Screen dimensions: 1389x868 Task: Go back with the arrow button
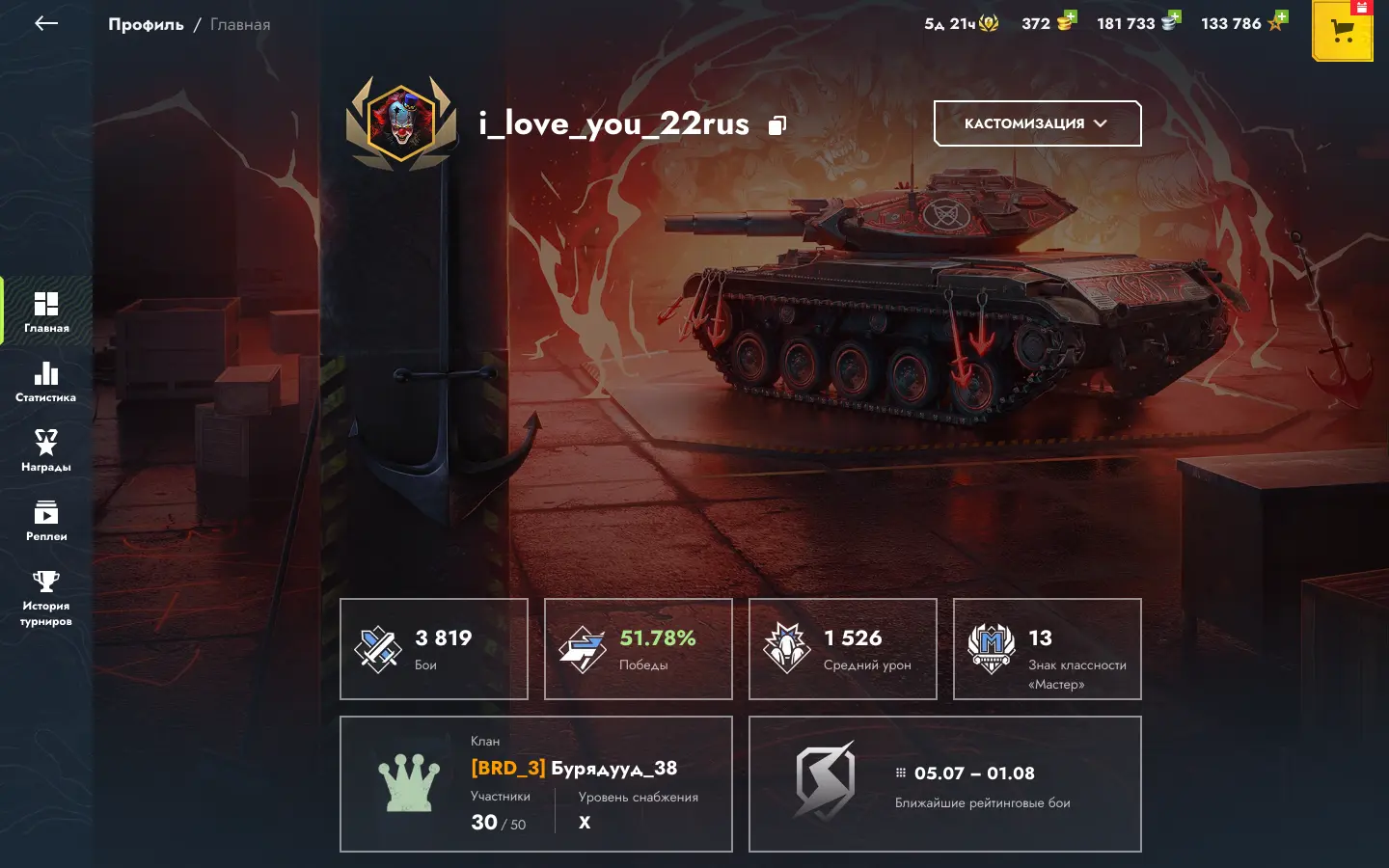click(x=45, y=24)
